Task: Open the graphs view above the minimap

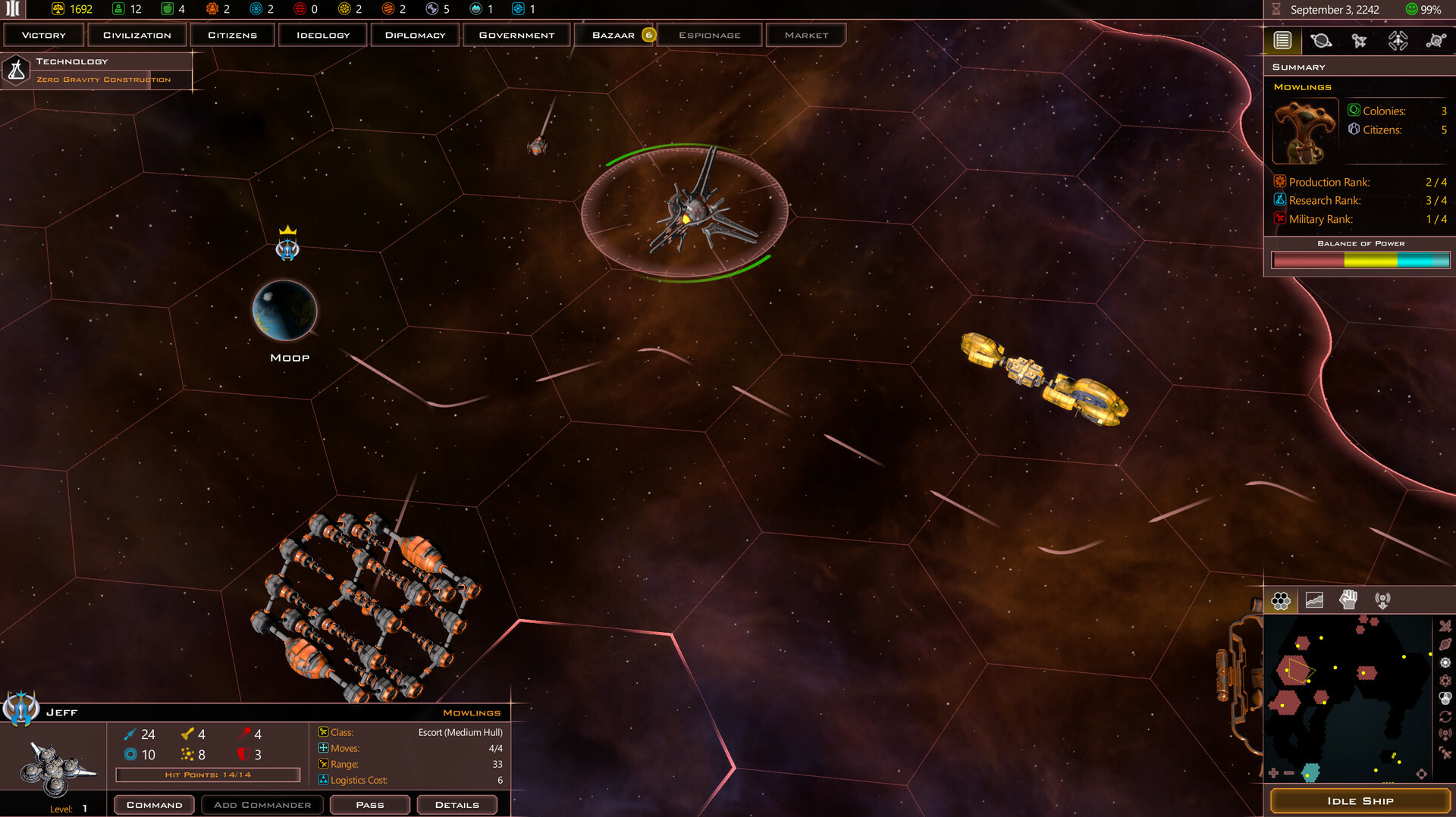Action: point(1315,599)
